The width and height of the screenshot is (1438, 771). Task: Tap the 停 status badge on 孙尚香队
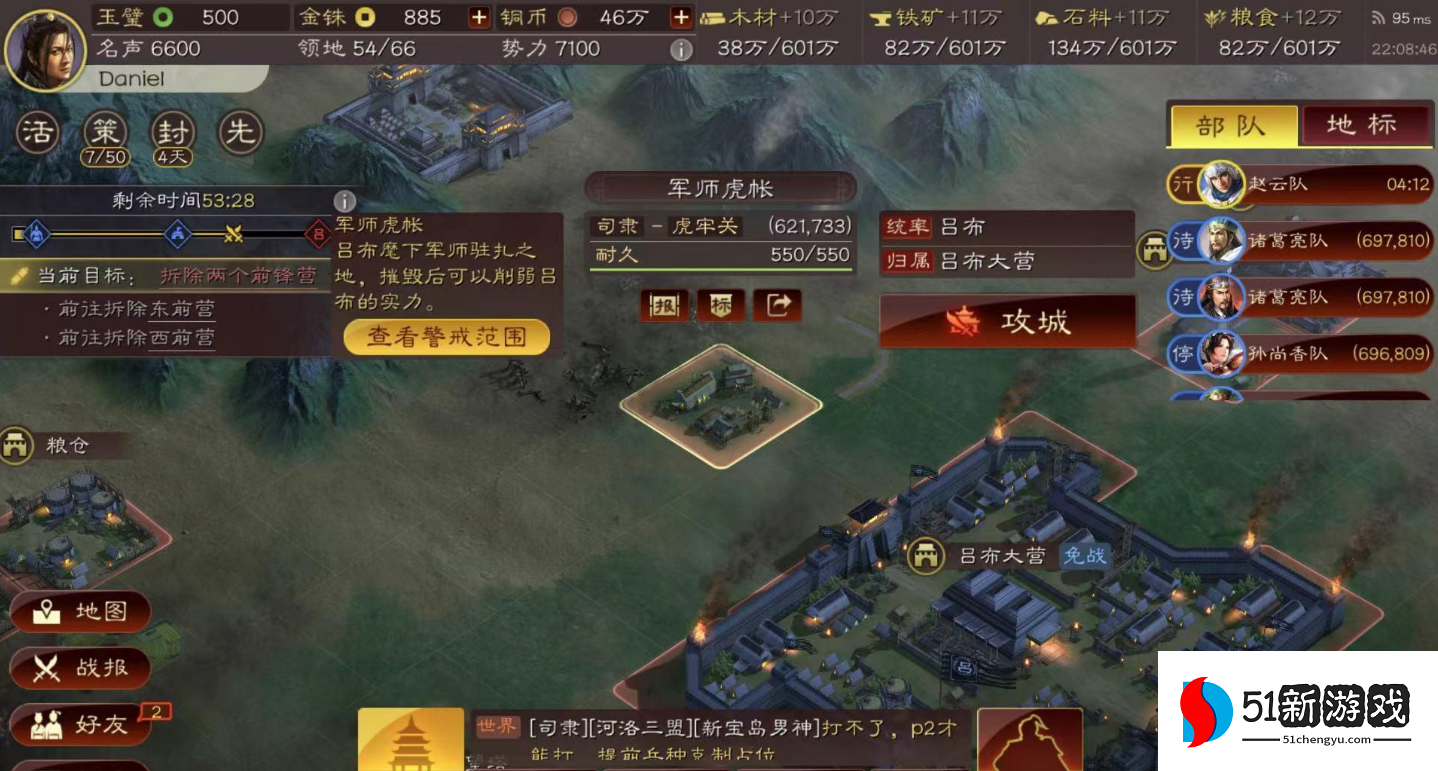point(1182,354)
